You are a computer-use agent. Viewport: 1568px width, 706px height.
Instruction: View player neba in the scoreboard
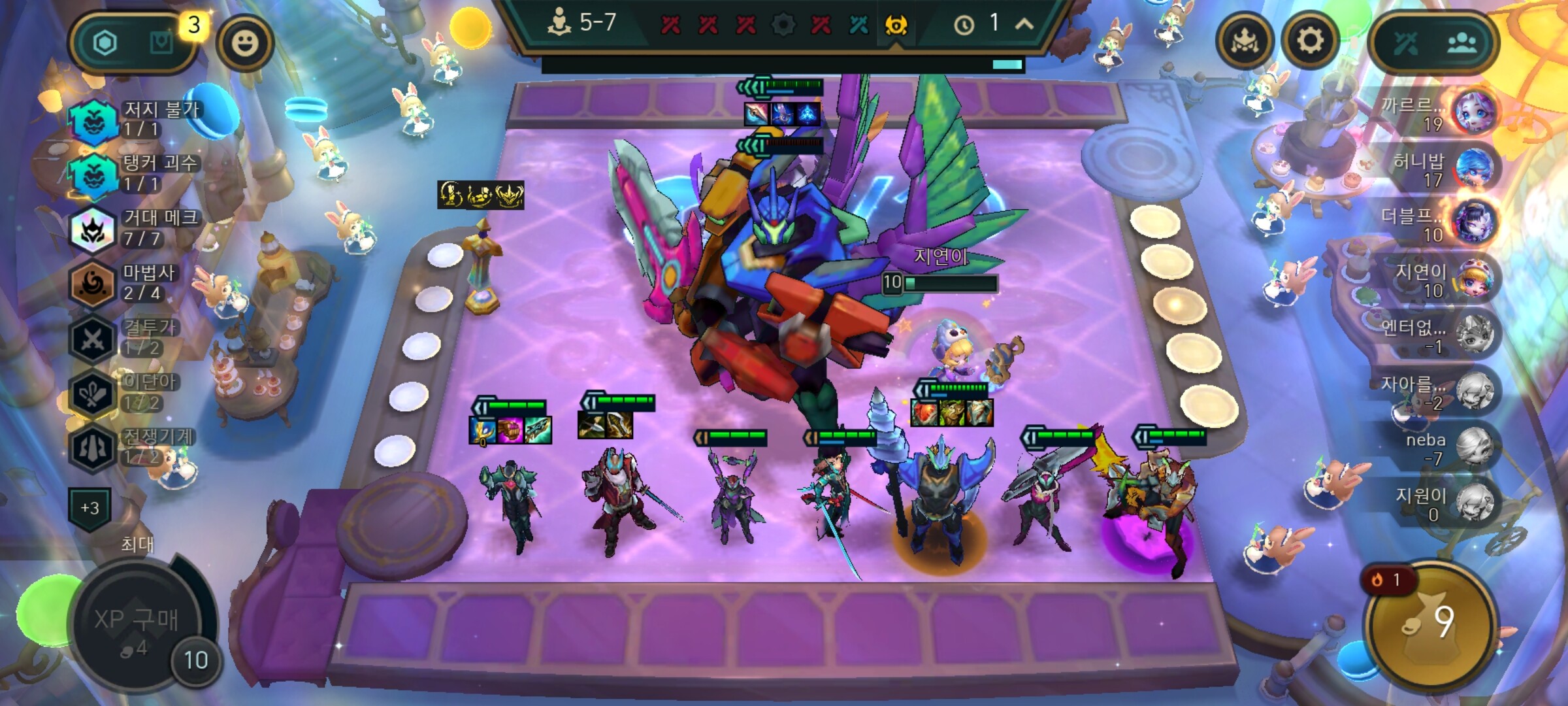(x=1444, y=448)
